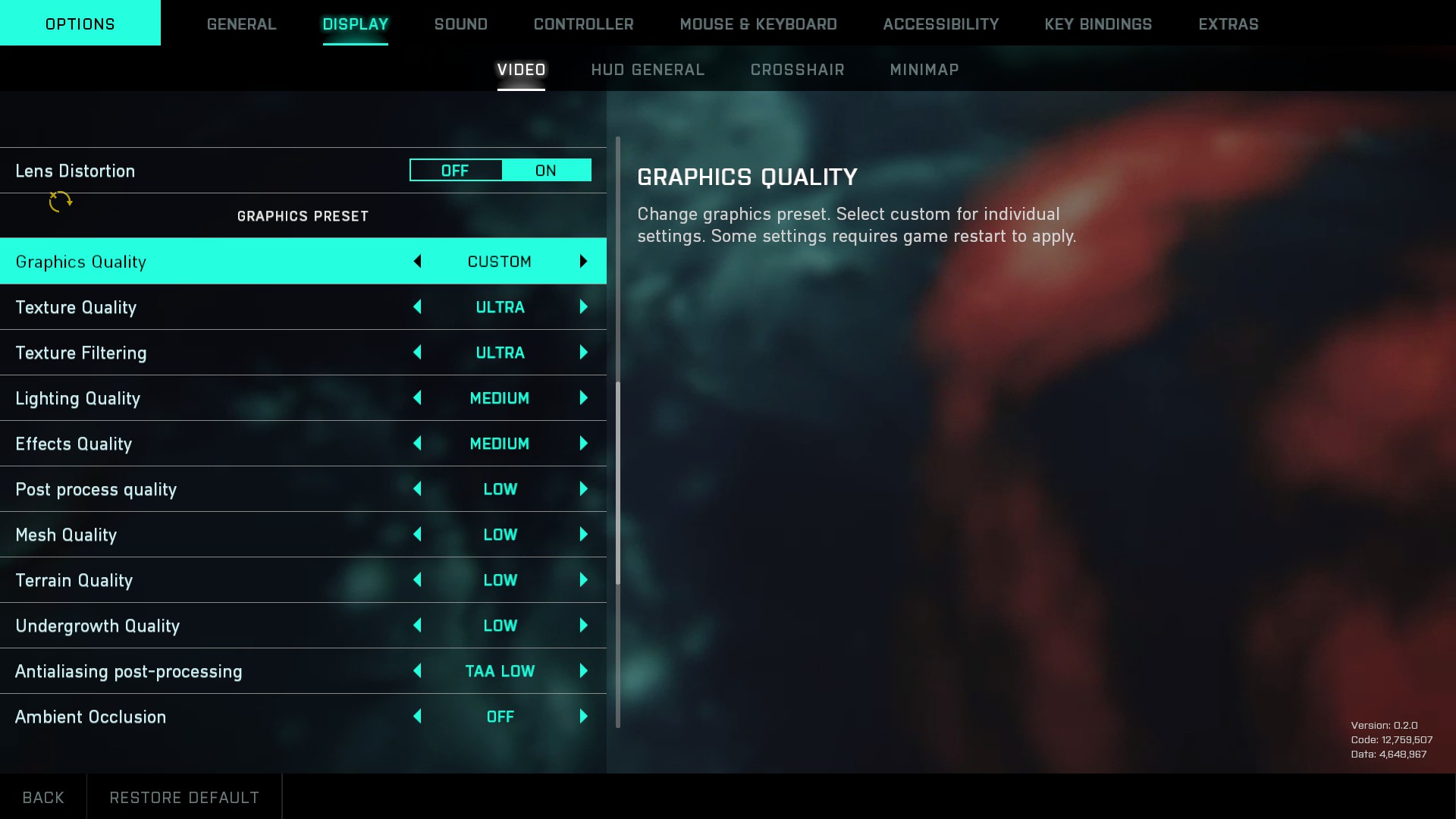Select the Mouse & Keyboard tab

[758, 24]
